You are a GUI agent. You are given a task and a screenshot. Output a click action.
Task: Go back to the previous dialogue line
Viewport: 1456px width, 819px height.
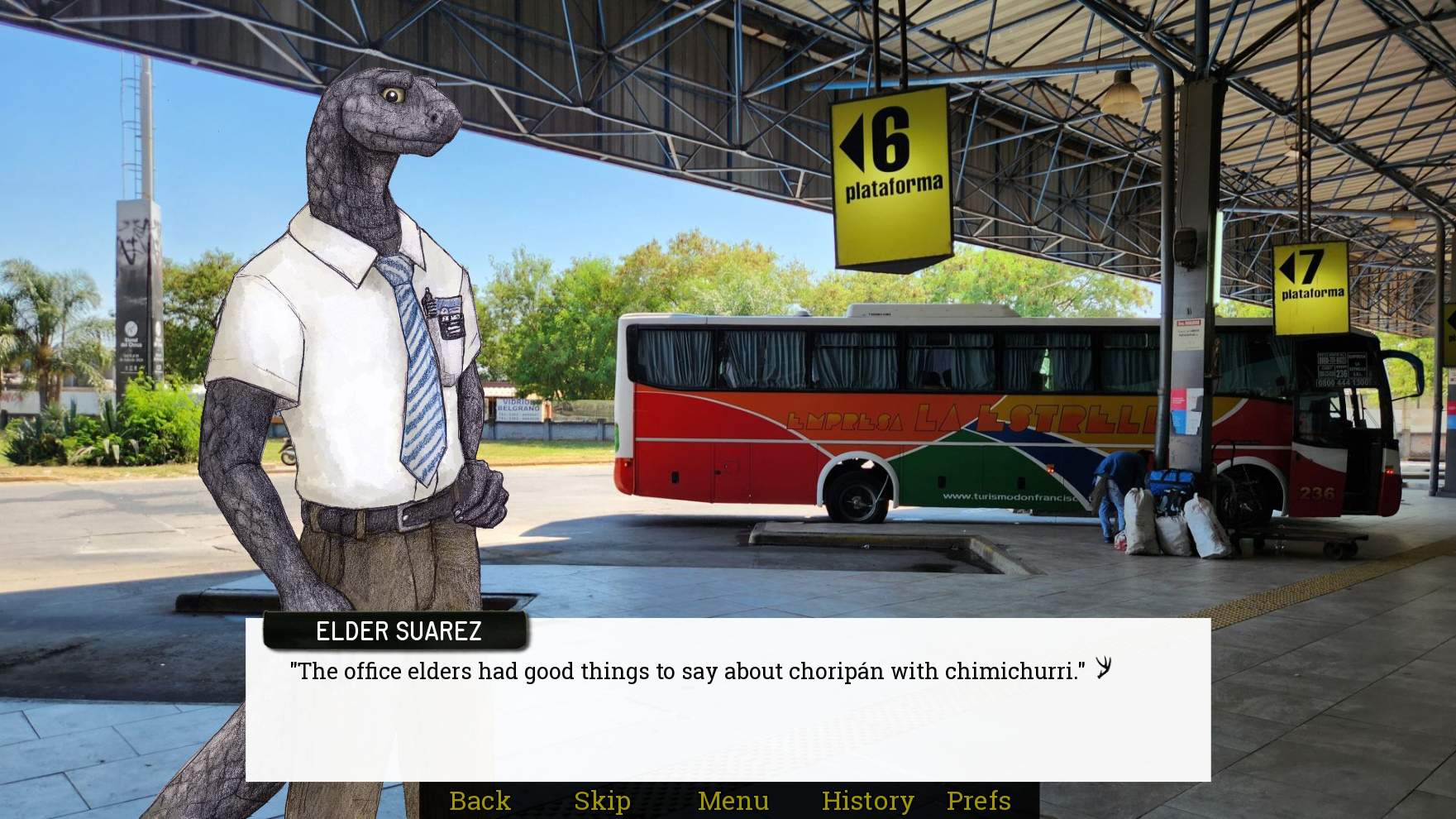pos(480,801)
